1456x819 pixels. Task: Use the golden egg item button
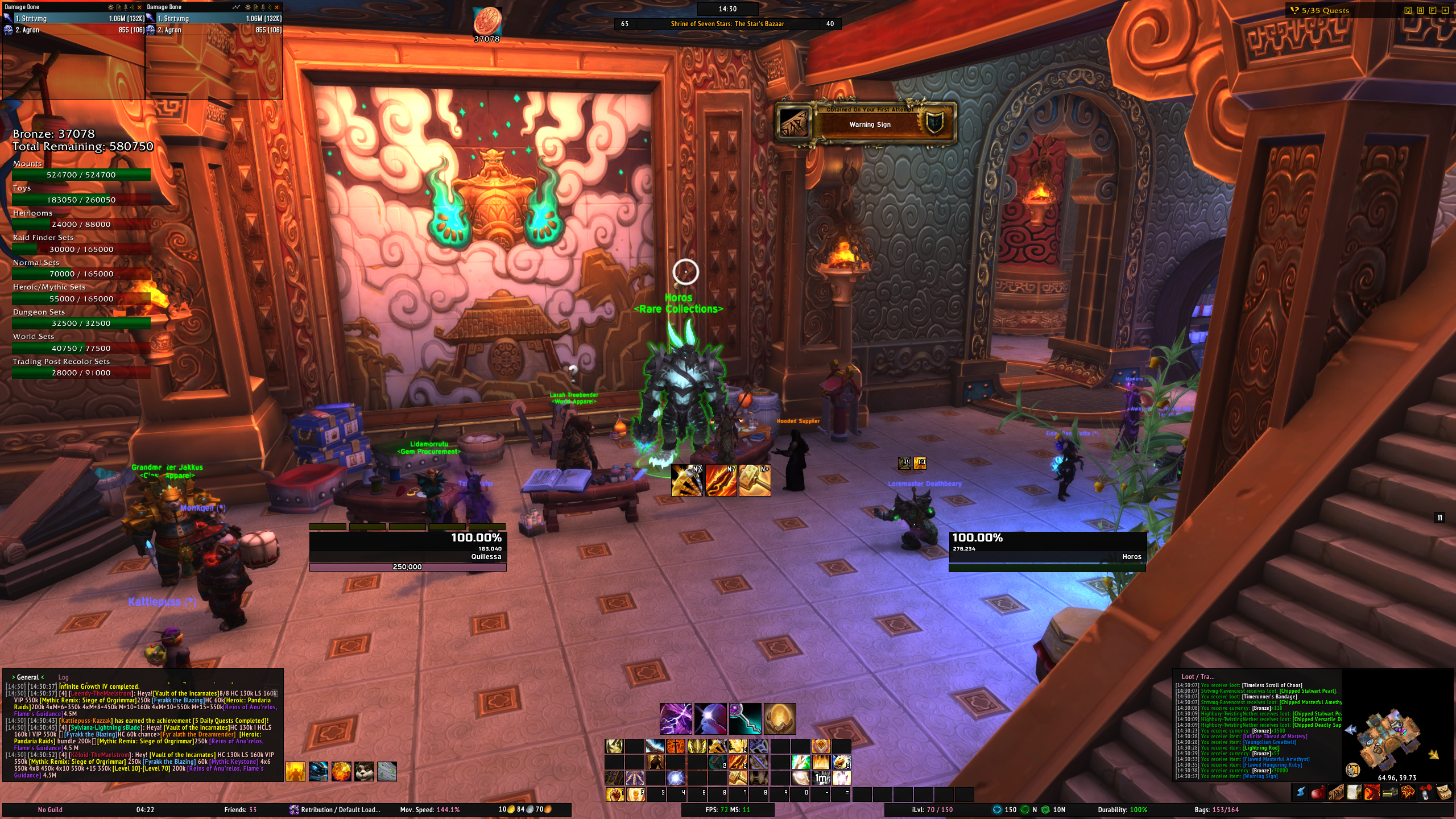(779, 718)
